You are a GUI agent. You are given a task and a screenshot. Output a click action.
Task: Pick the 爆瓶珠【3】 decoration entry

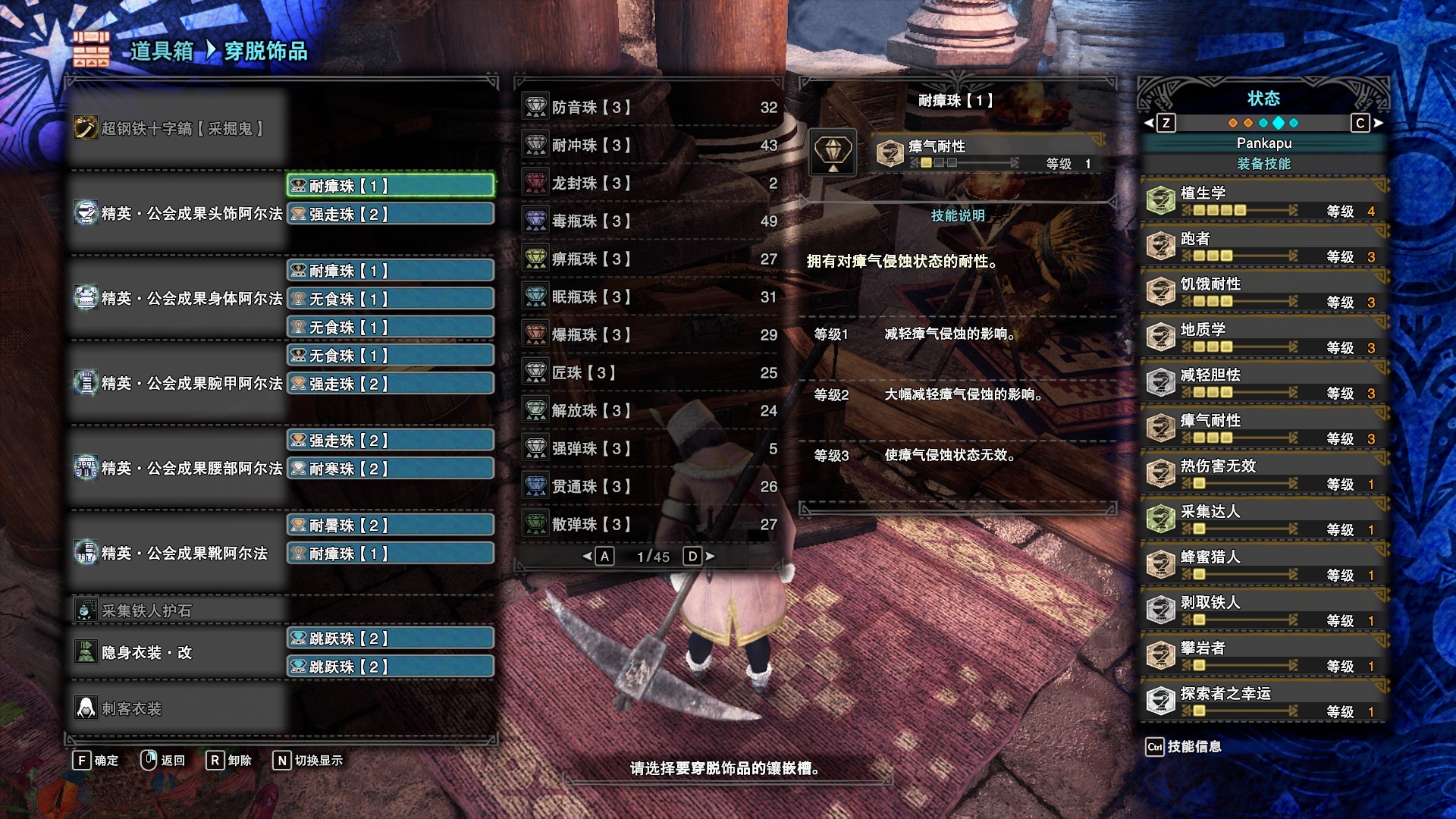(x=650, y=335)
